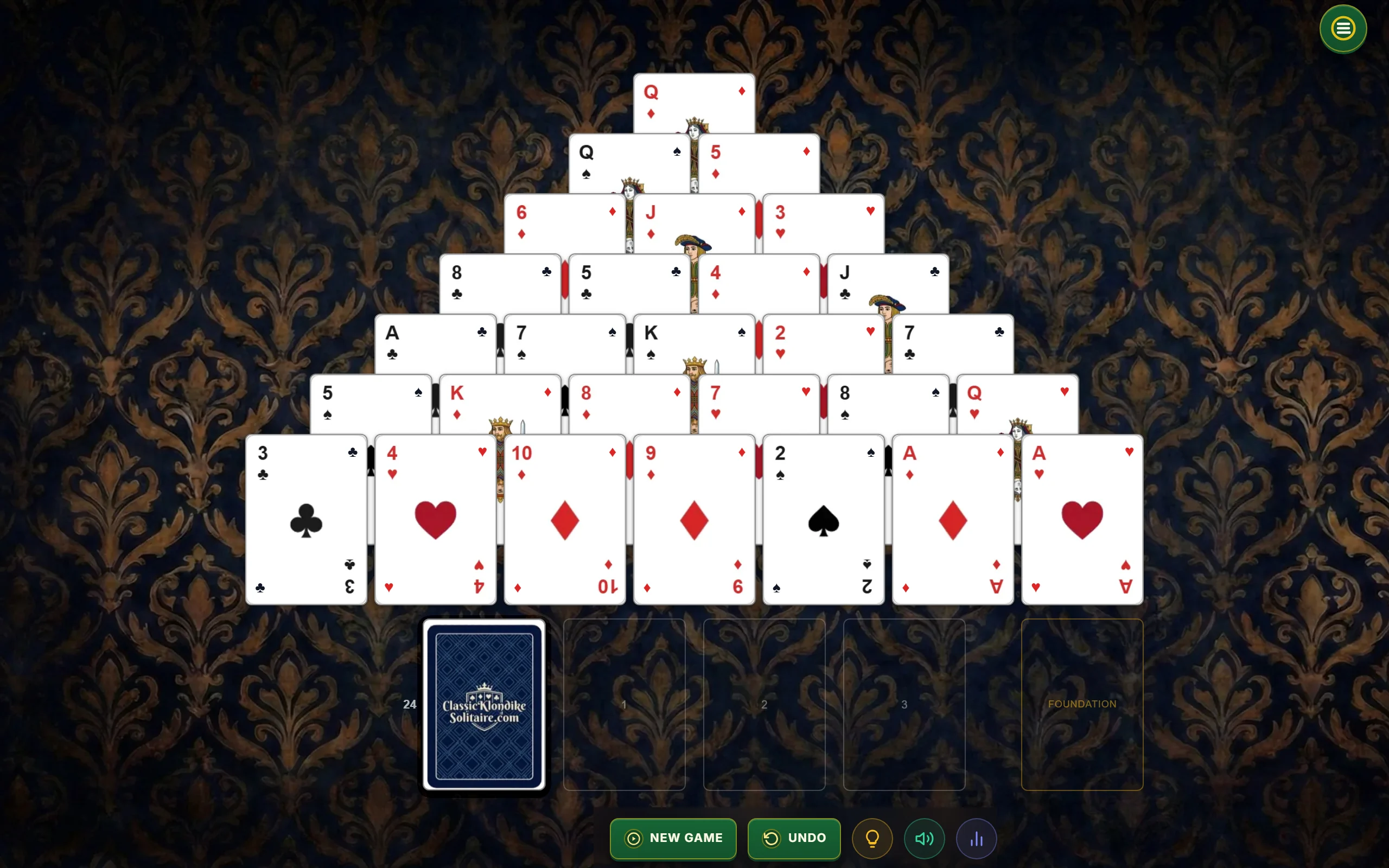The height and width of the screenshot is (868, 1389).
Task: Open the hamburger menu in the top corner
Action: pos(1342,29)
